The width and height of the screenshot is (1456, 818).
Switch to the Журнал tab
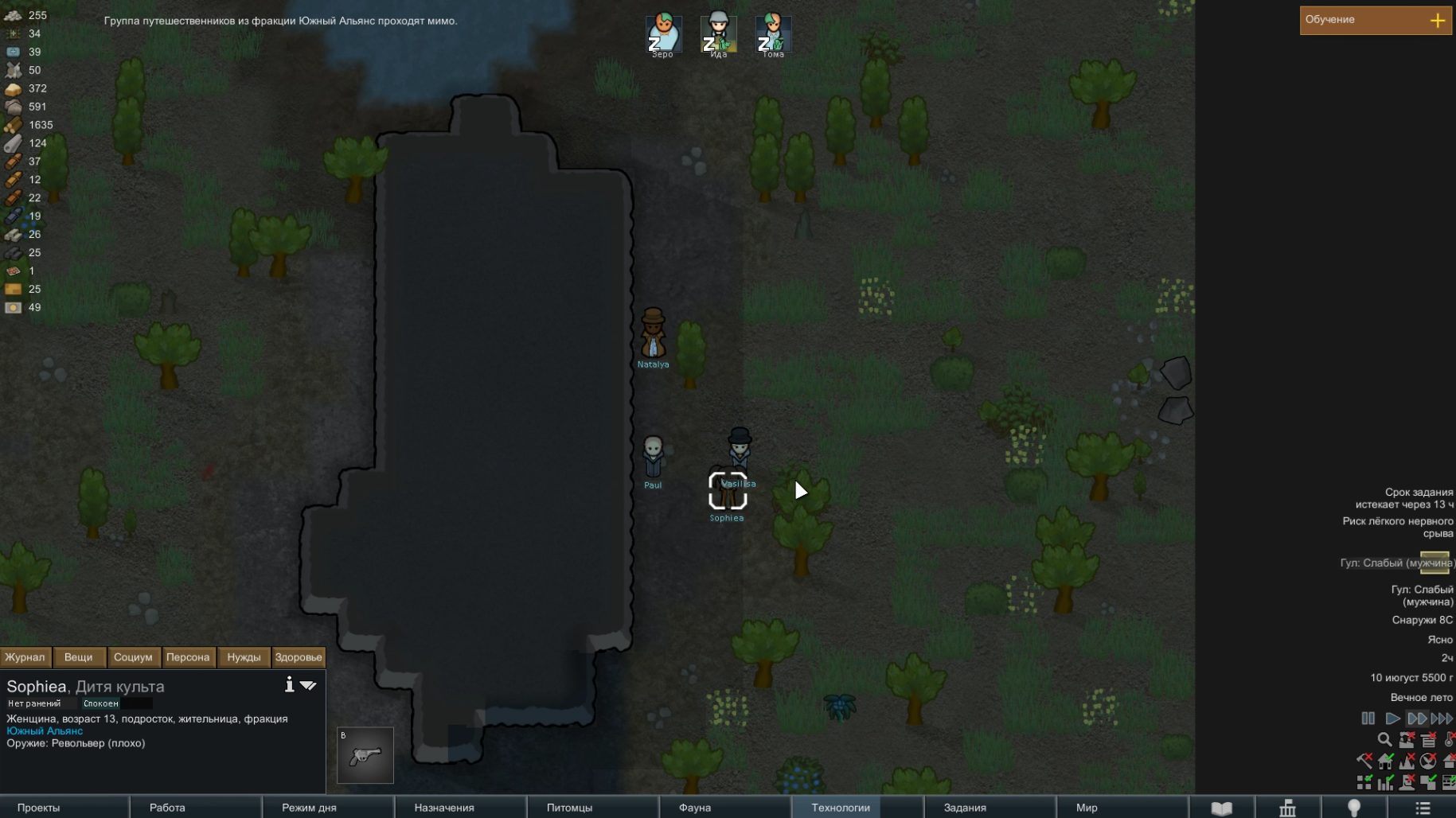pos(25,657)
